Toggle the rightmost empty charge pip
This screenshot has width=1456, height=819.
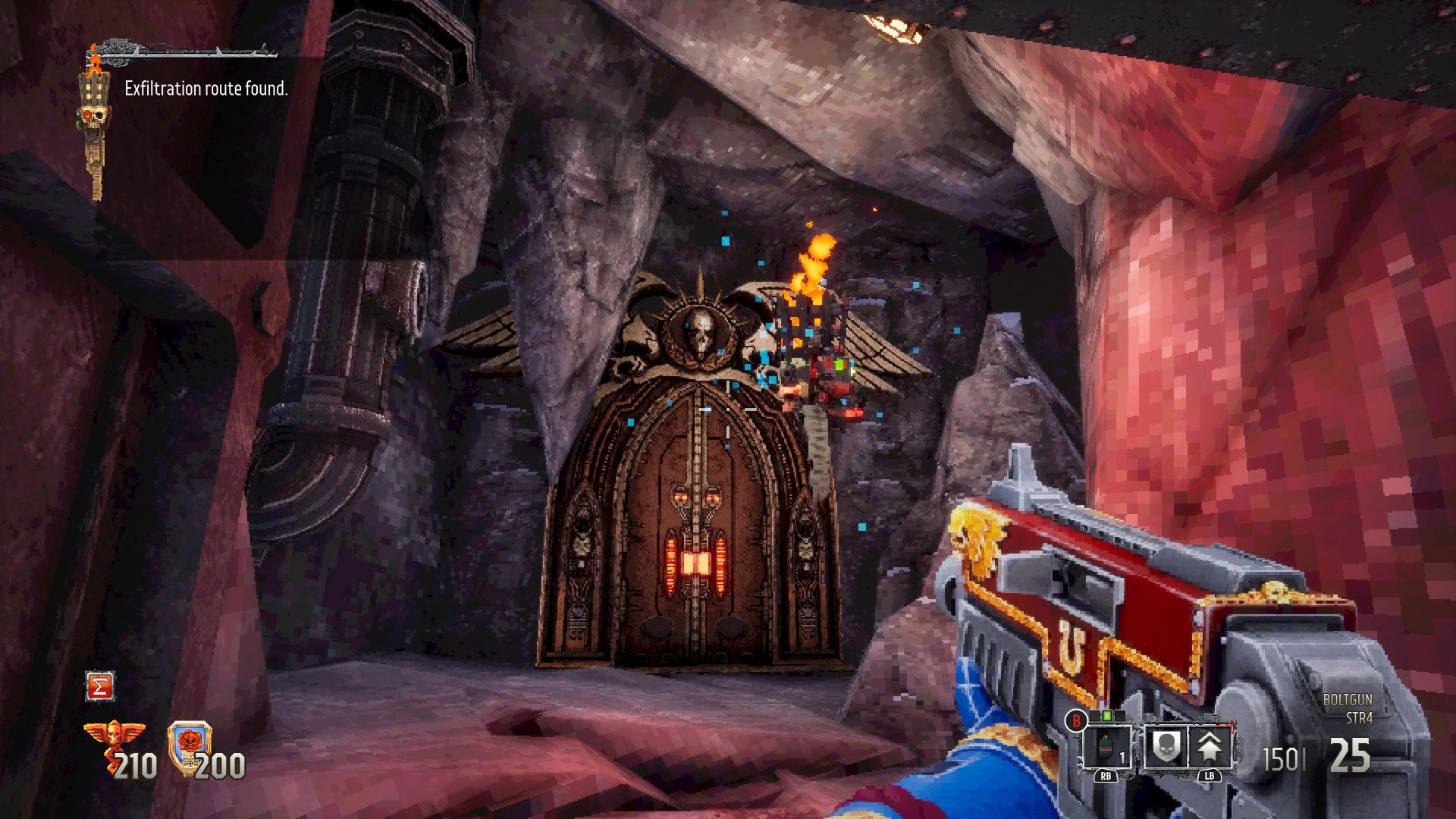(1119, 715)
